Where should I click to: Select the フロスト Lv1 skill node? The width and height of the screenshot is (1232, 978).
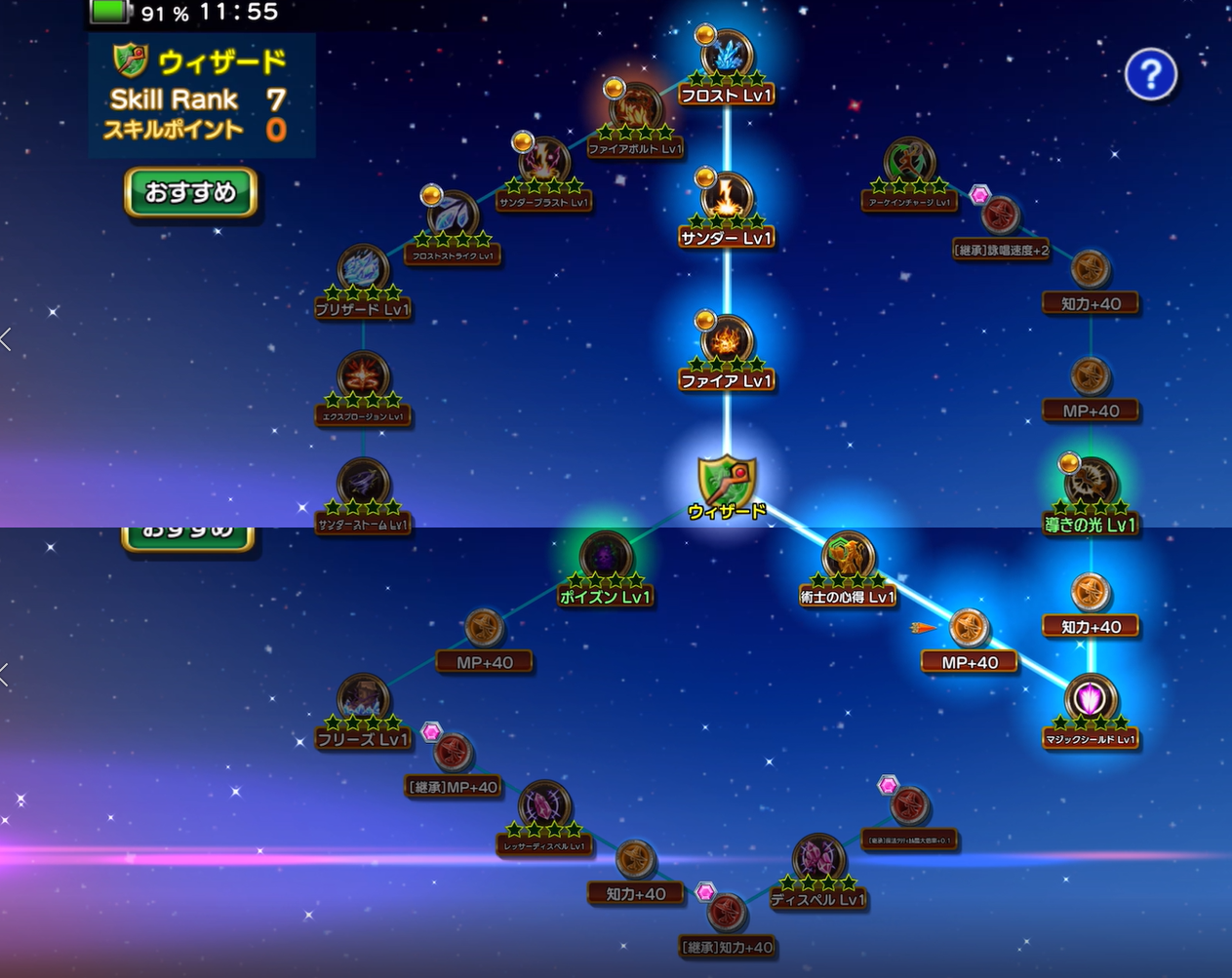coord(728,56)
